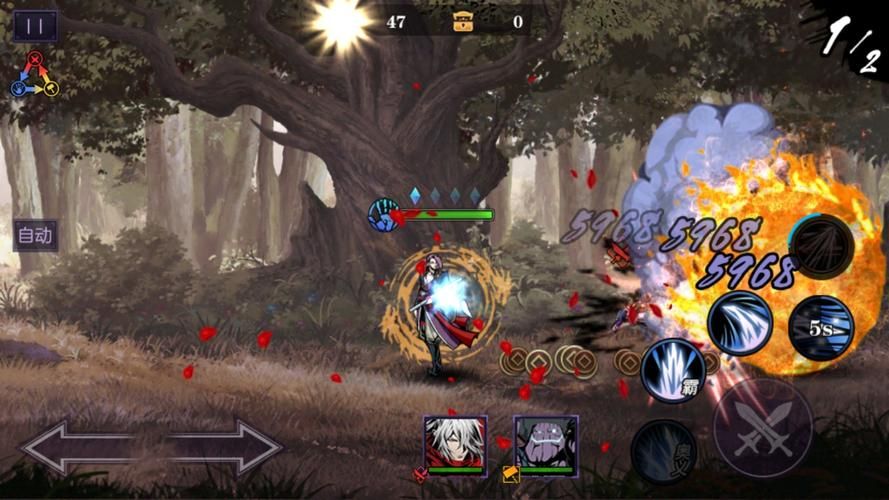
Task: Select the skill on 5s cooldown
Action: [820, 327]
